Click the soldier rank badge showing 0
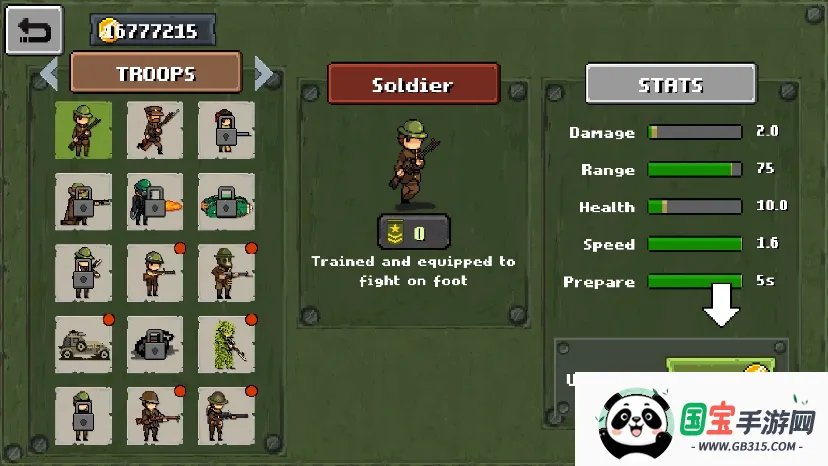The height and width of the screenshot is (466, 828). pyautogui.click(x=414, y=233)
